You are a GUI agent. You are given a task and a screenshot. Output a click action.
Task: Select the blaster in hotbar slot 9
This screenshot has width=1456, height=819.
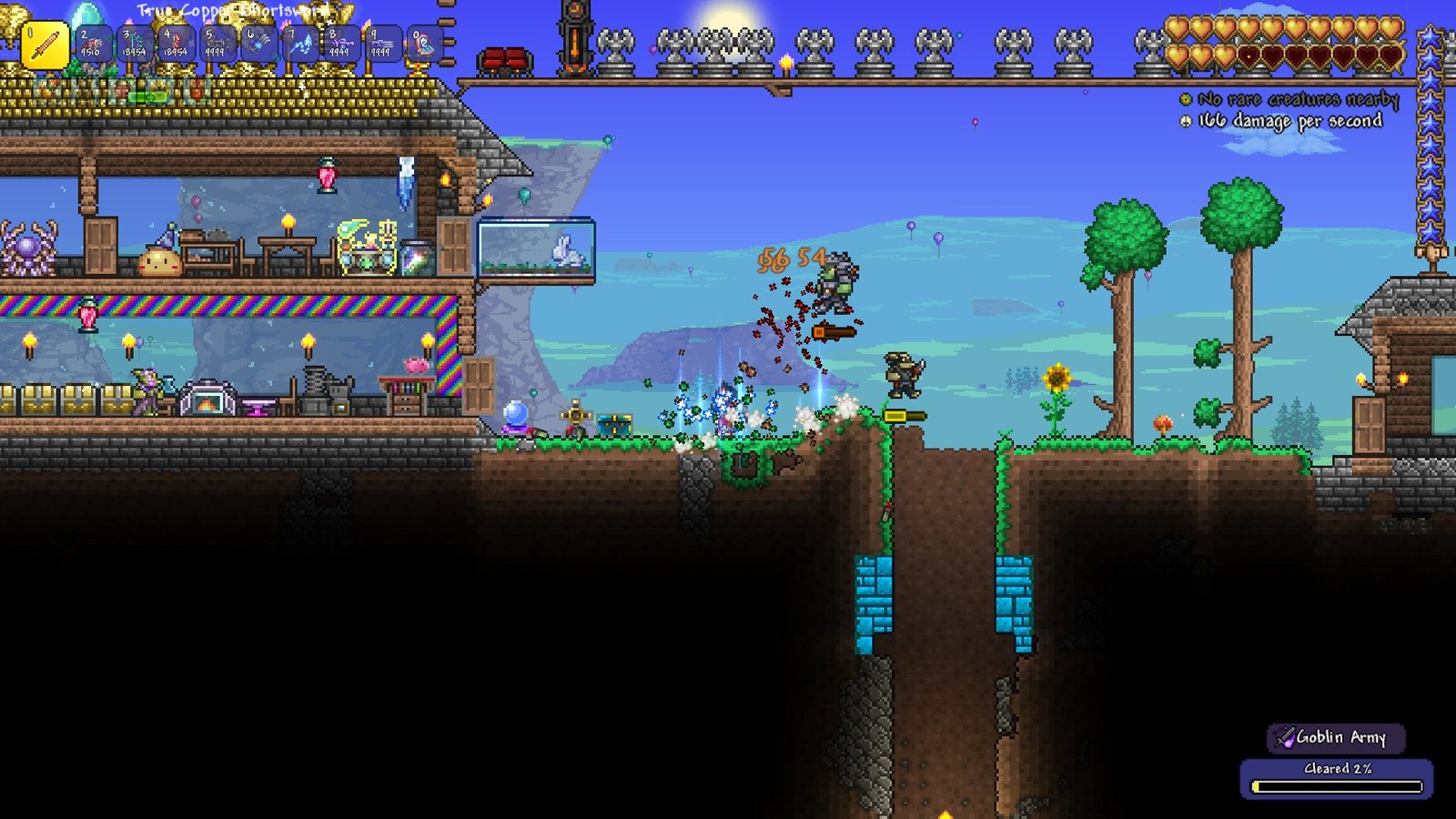tap(386, 44)
